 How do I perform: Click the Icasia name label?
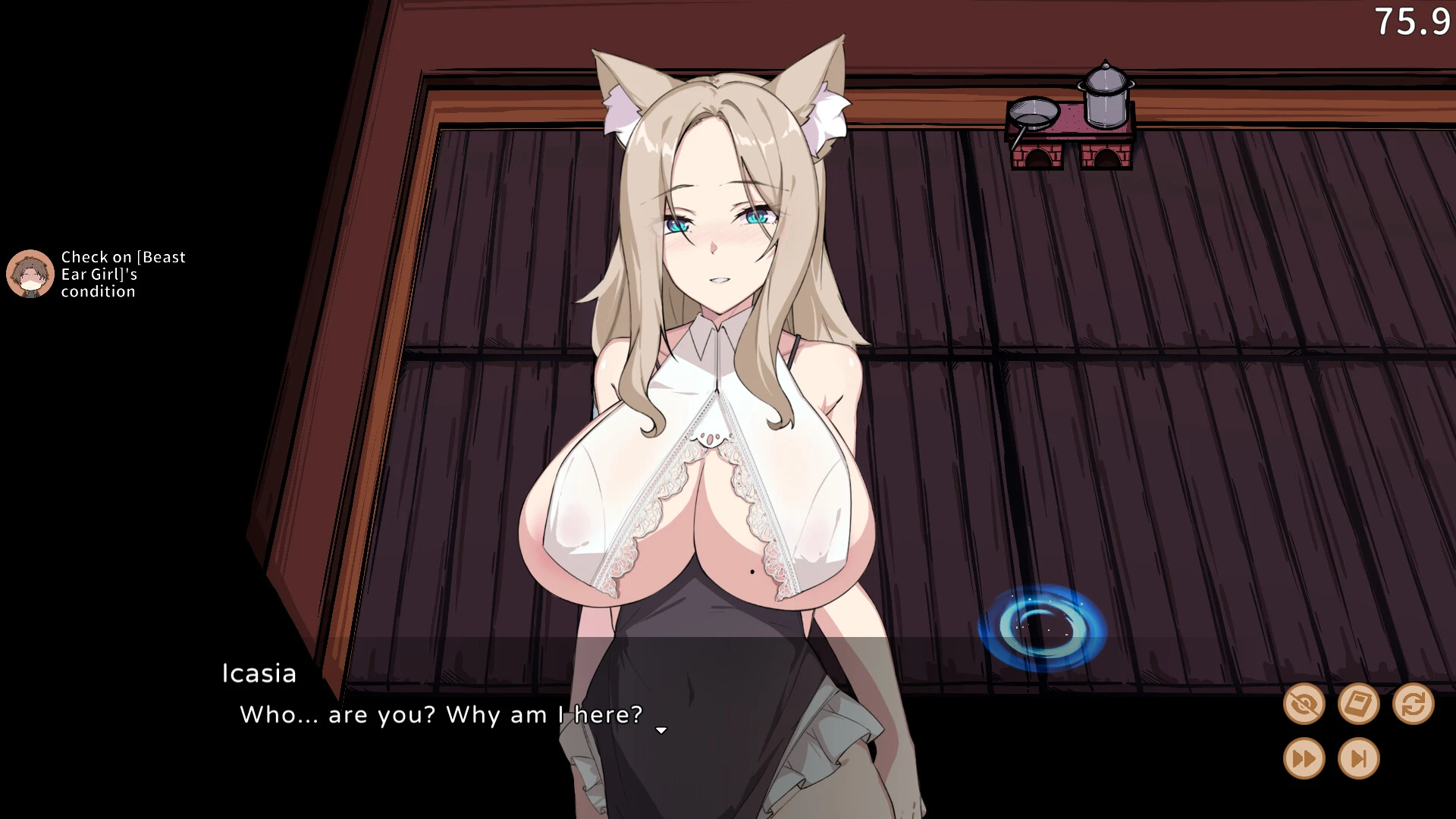(x=257, y=673)
